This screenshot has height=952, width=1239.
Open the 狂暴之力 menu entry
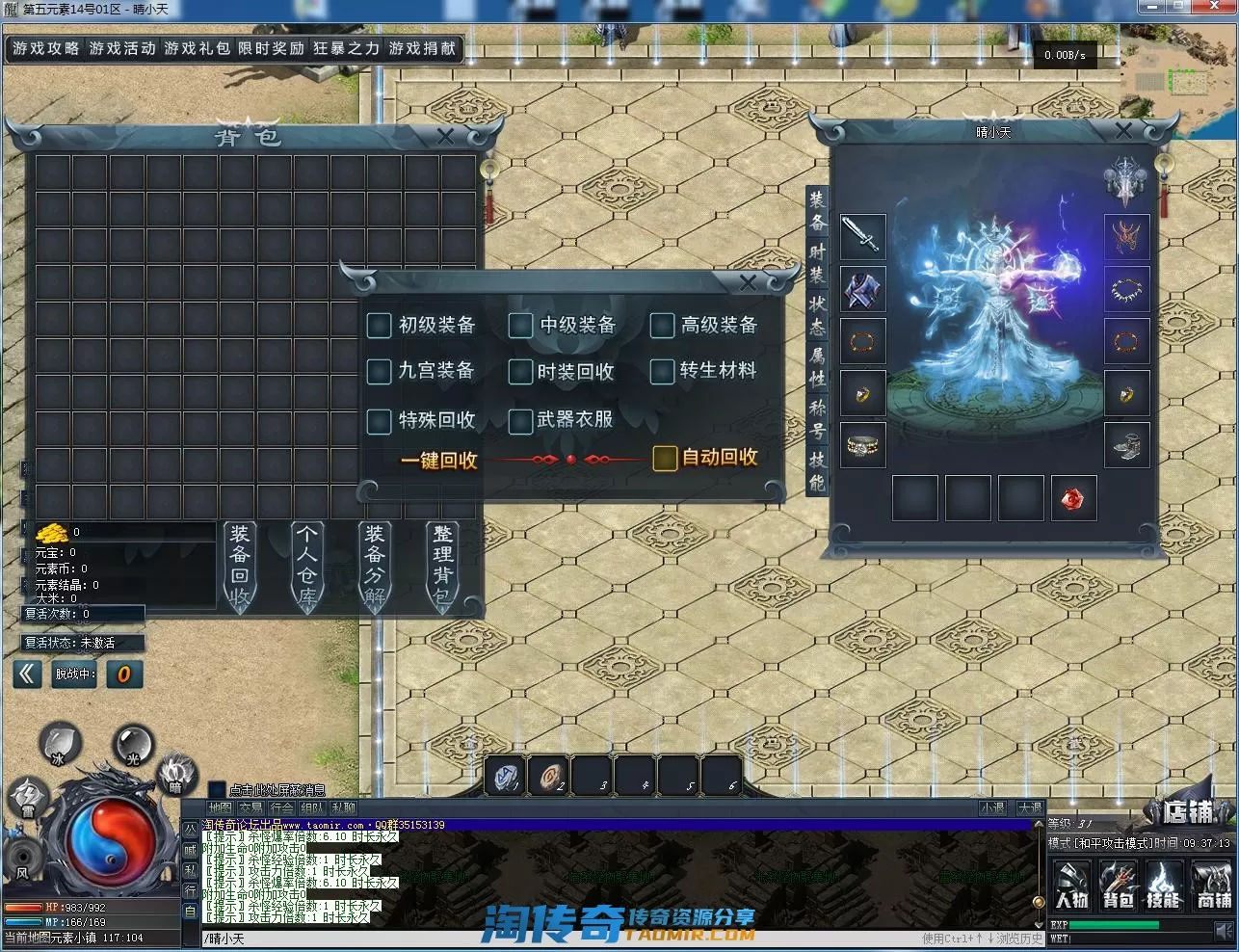346,48
